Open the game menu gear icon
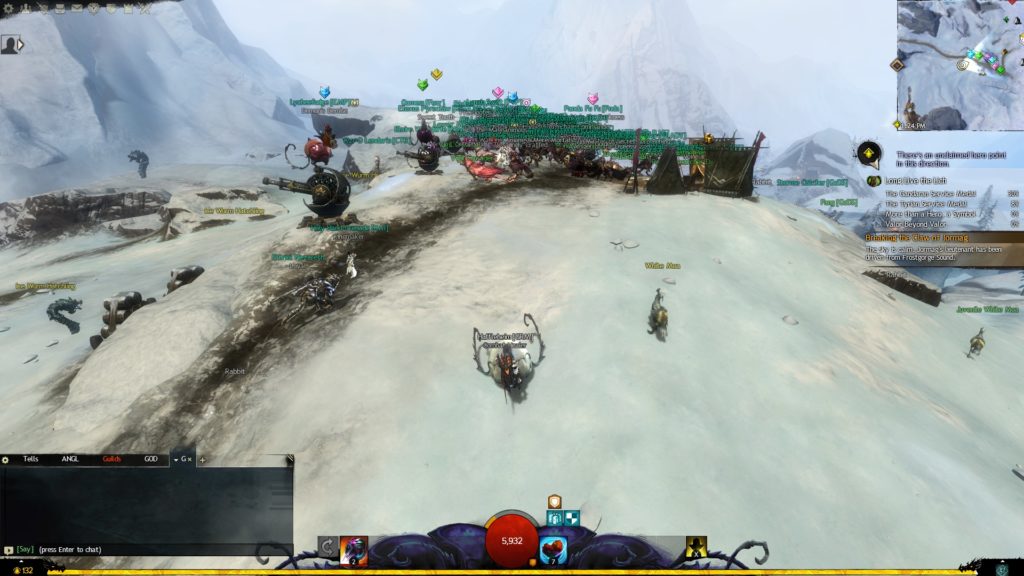The image size is (1024, 576). (7, 7)
